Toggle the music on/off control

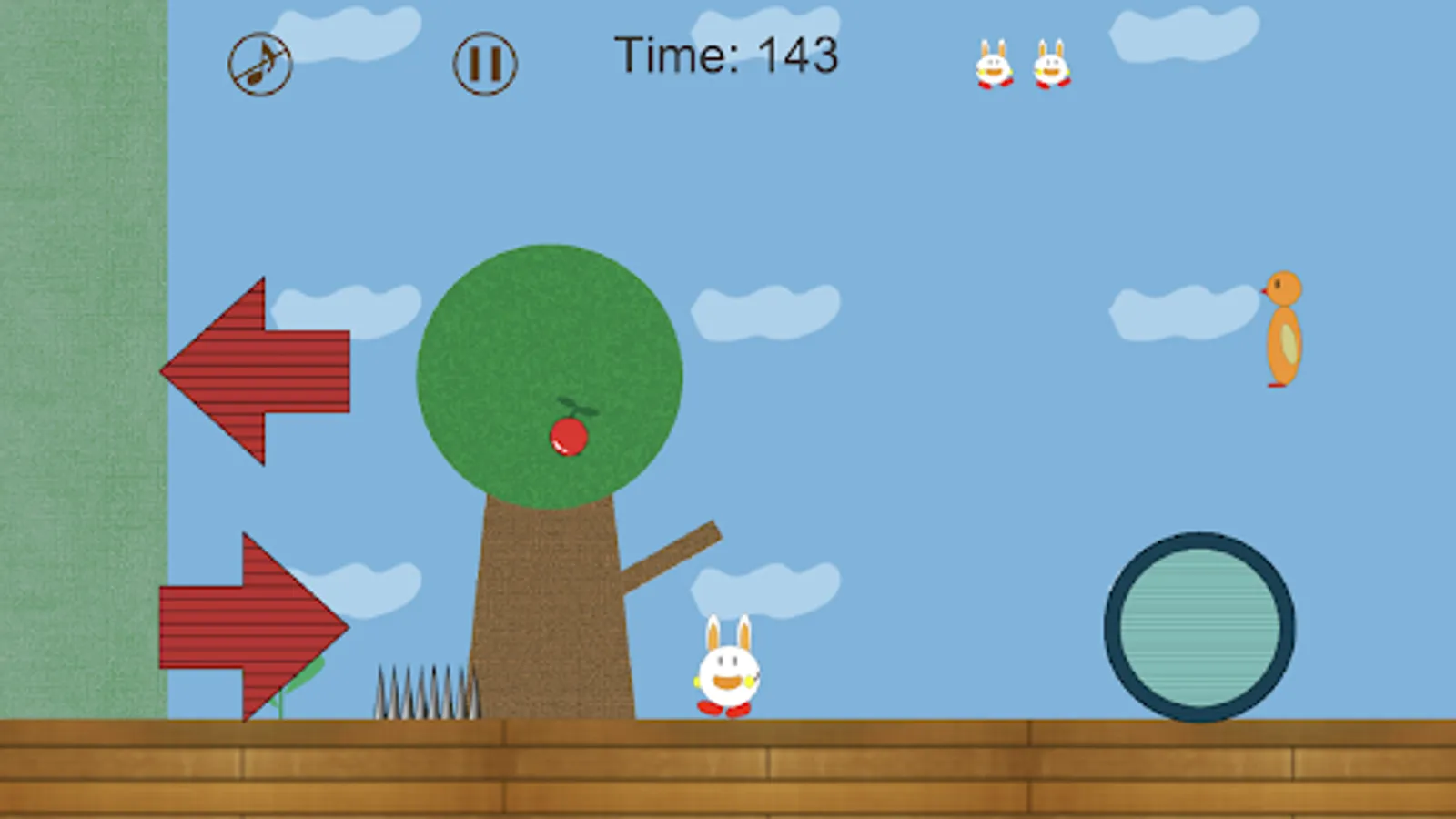pos(259,62)
